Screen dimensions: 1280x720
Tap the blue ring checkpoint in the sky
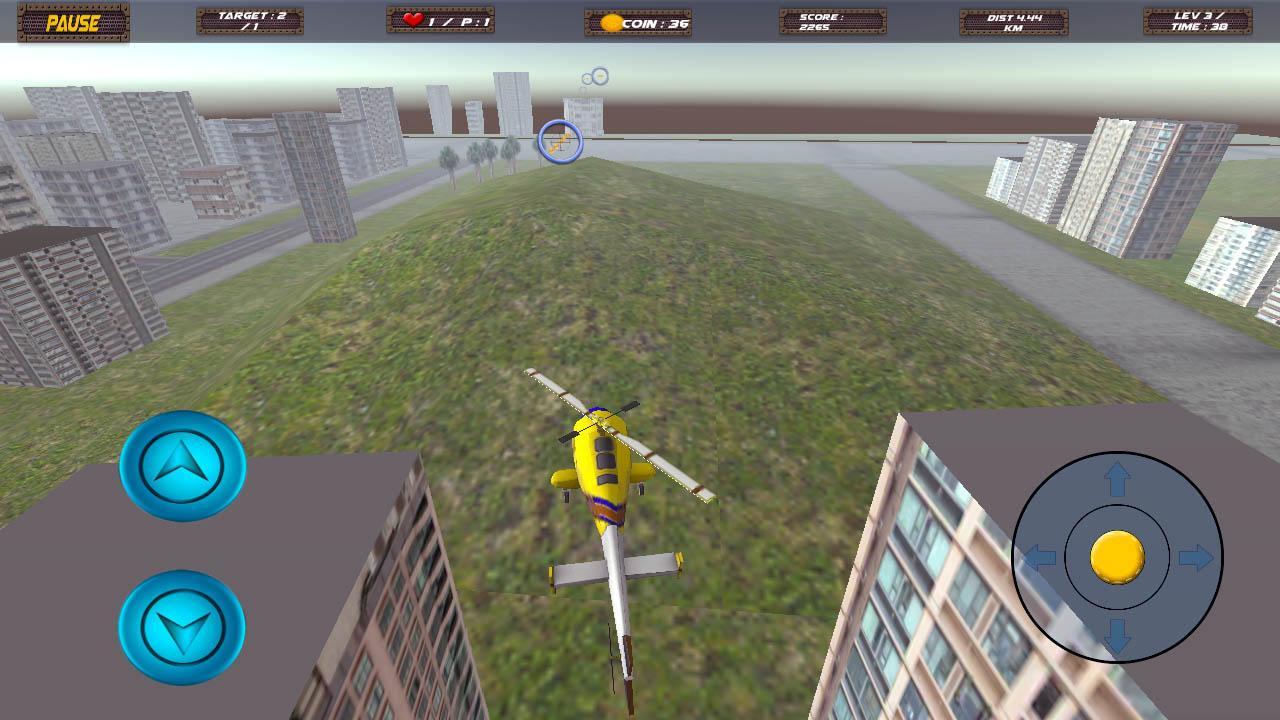pos(558,140)
